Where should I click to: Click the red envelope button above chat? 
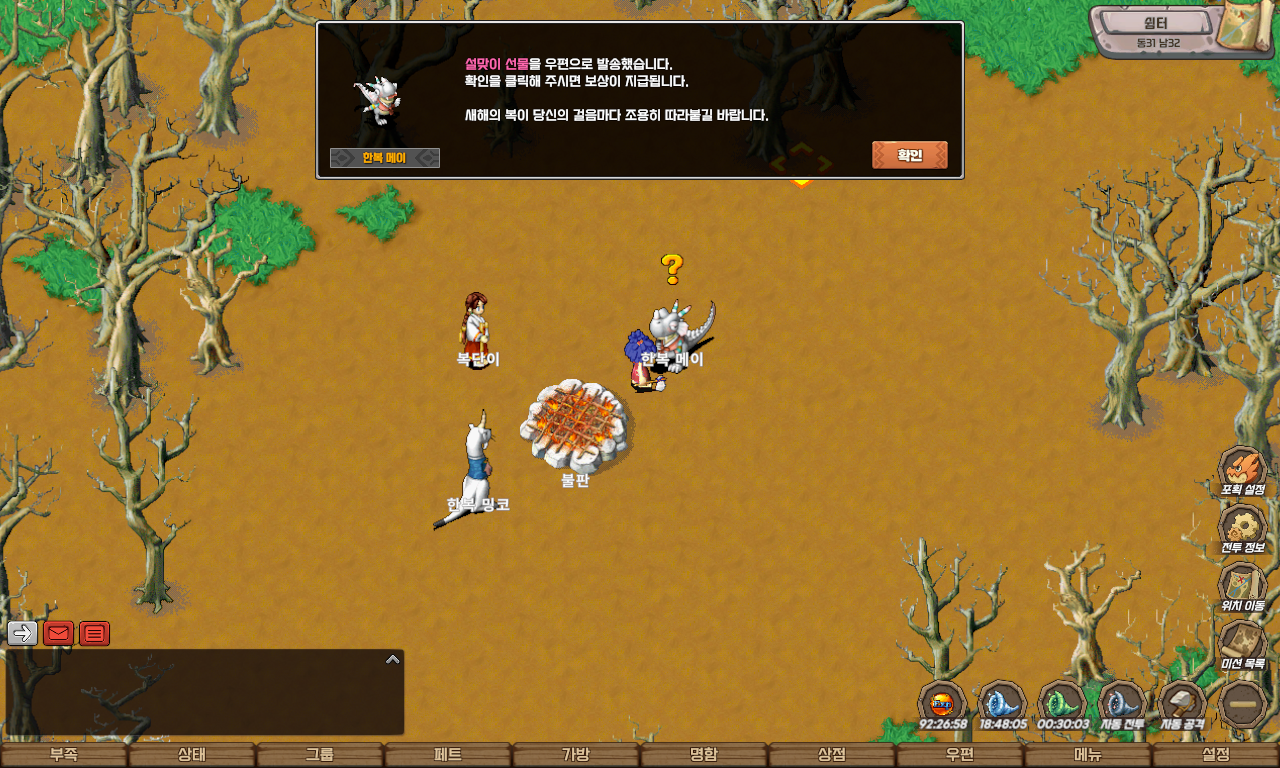tap(58, 633)
